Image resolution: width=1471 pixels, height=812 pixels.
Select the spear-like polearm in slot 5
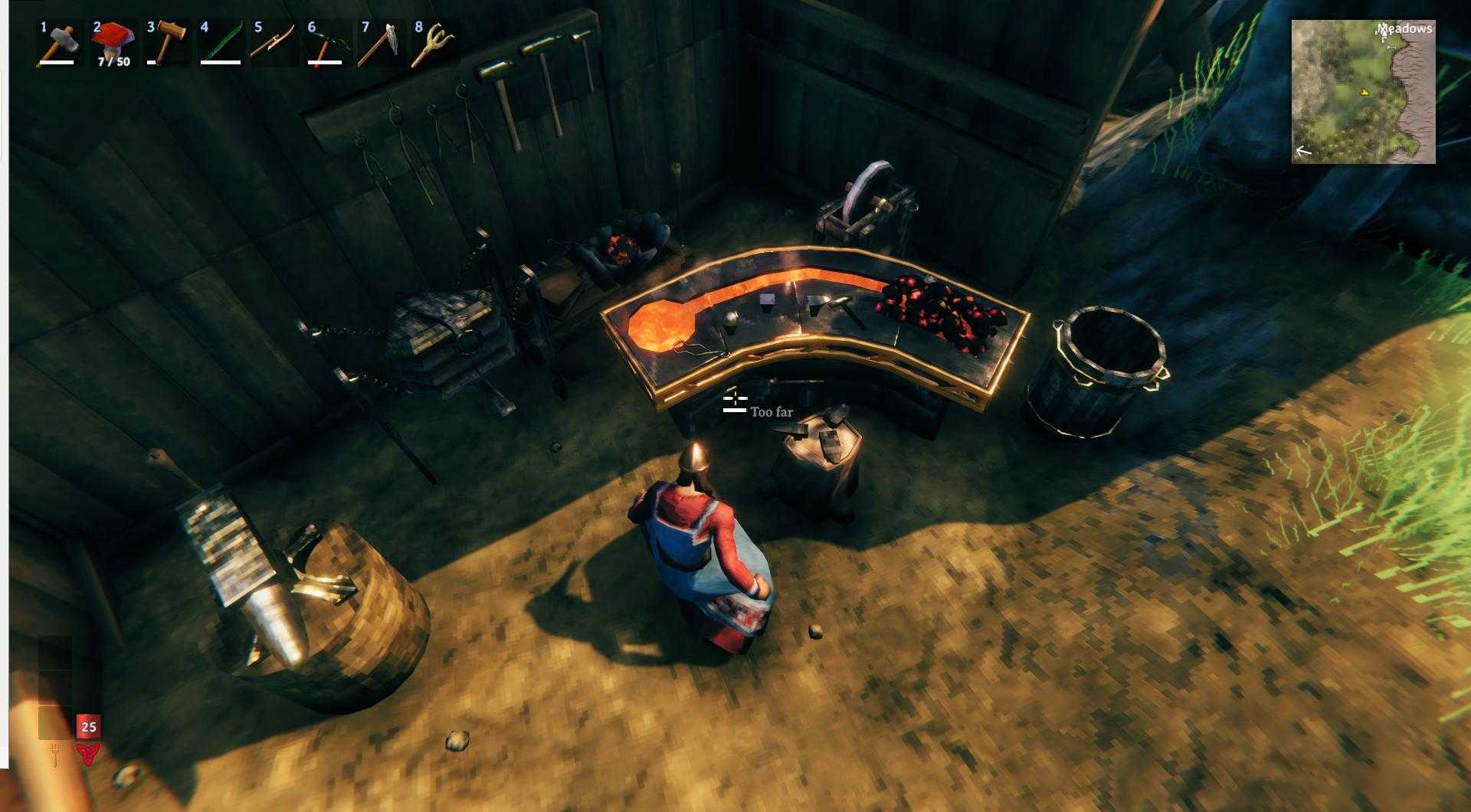pos(273,44)
